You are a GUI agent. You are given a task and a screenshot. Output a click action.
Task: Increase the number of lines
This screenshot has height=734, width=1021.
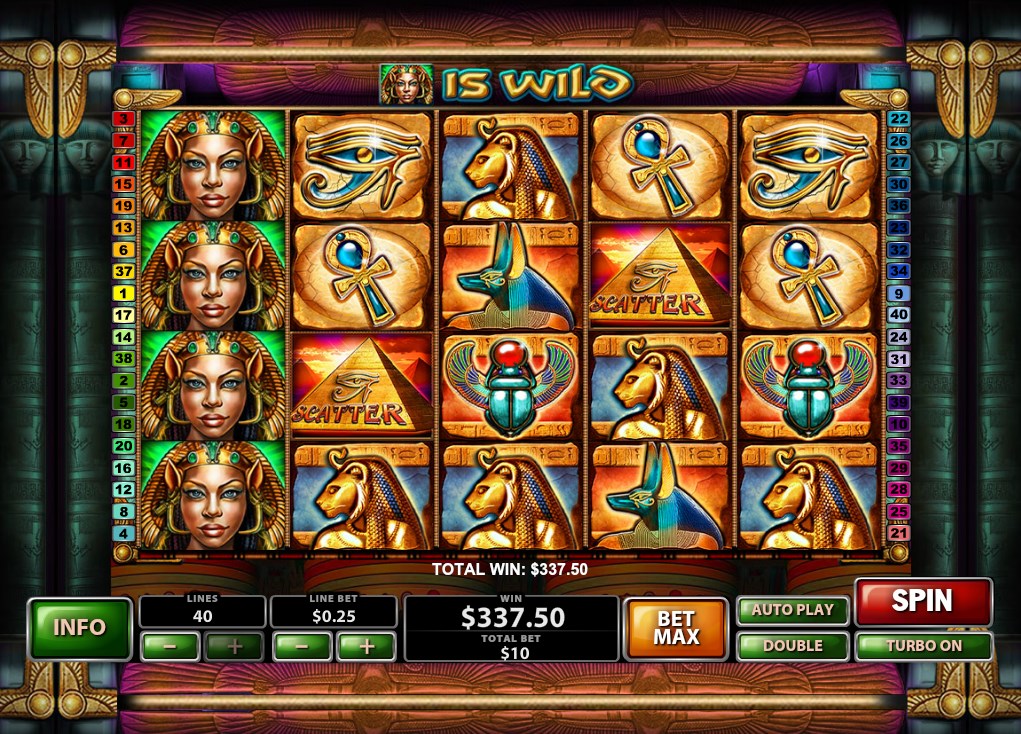tap(235, 646)
